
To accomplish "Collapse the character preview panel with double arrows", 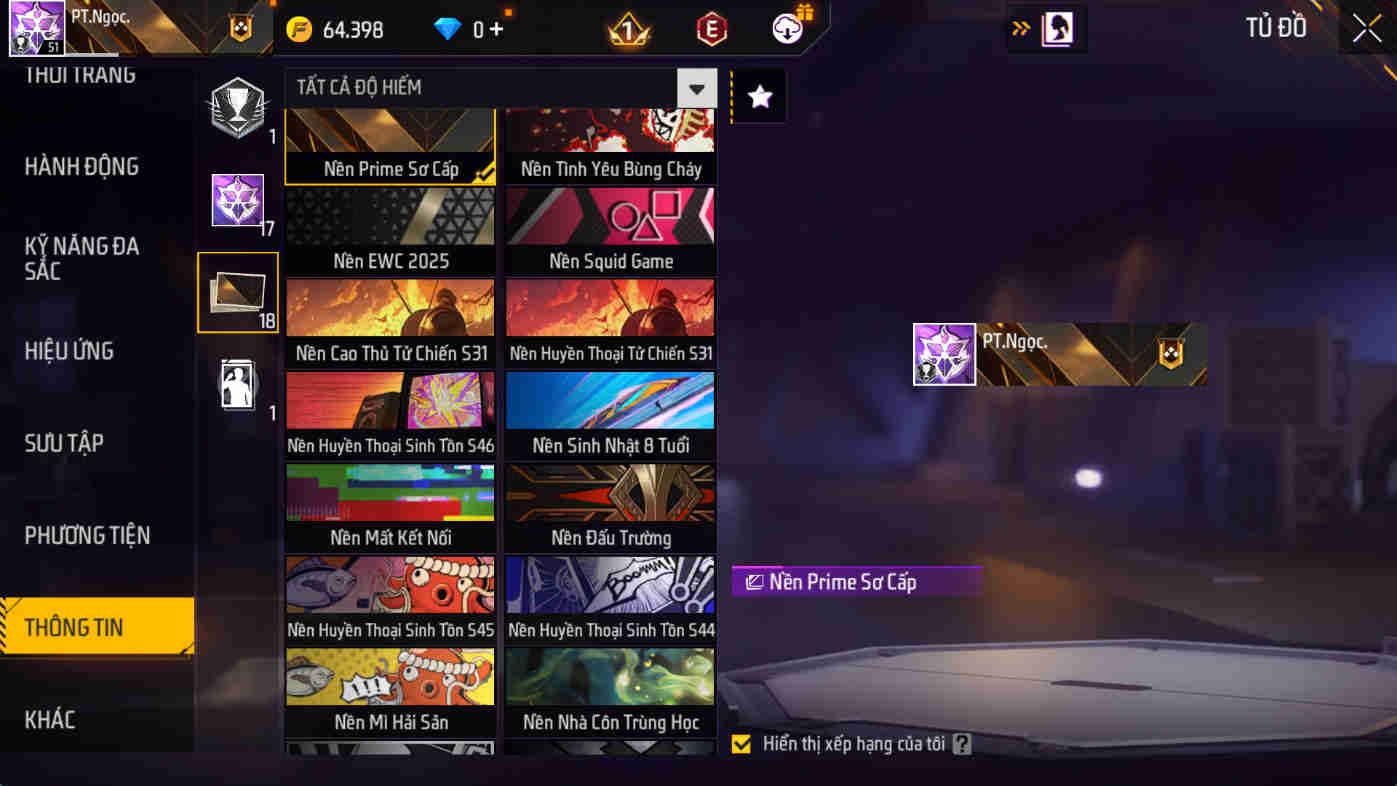I will pyautogui.click(x=1022, y=29).
